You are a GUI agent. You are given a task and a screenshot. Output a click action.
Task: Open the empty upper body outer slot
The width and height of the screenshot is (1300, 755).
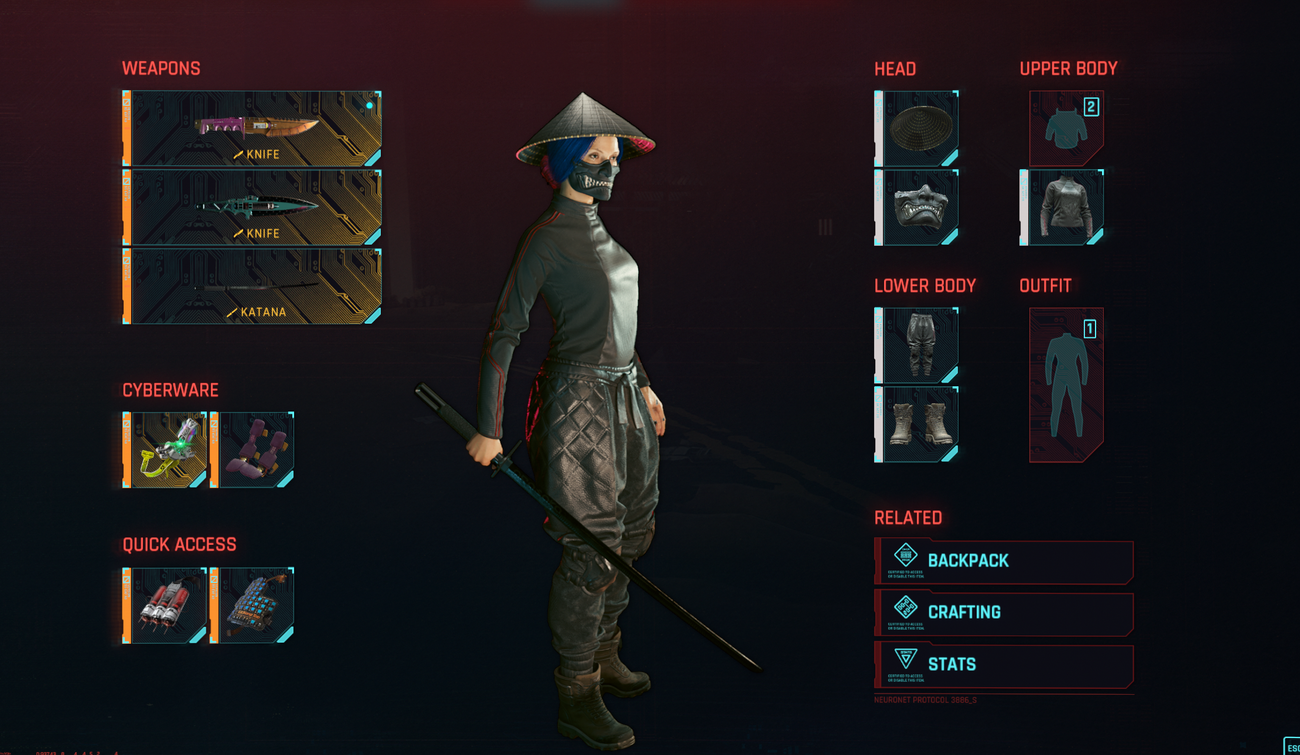[x=1066, y=128]
